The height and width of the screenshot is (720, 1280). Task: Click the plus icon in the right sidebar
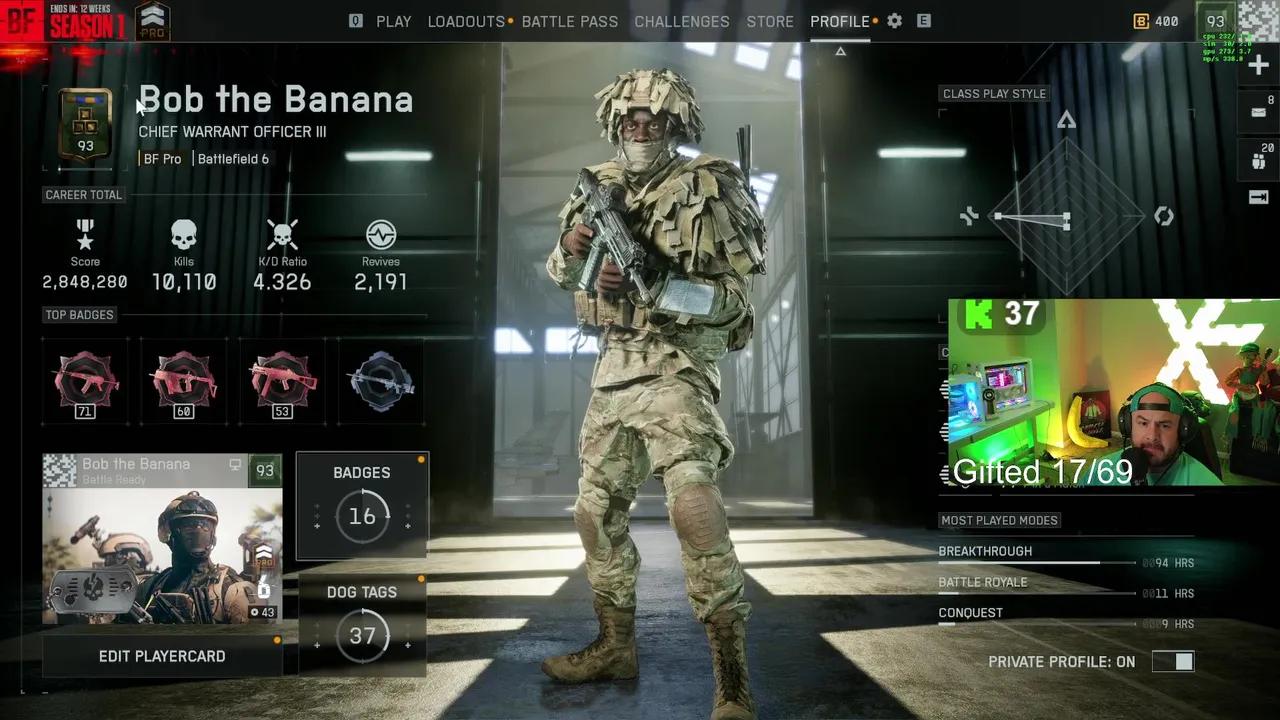[x=1259, y=66]
